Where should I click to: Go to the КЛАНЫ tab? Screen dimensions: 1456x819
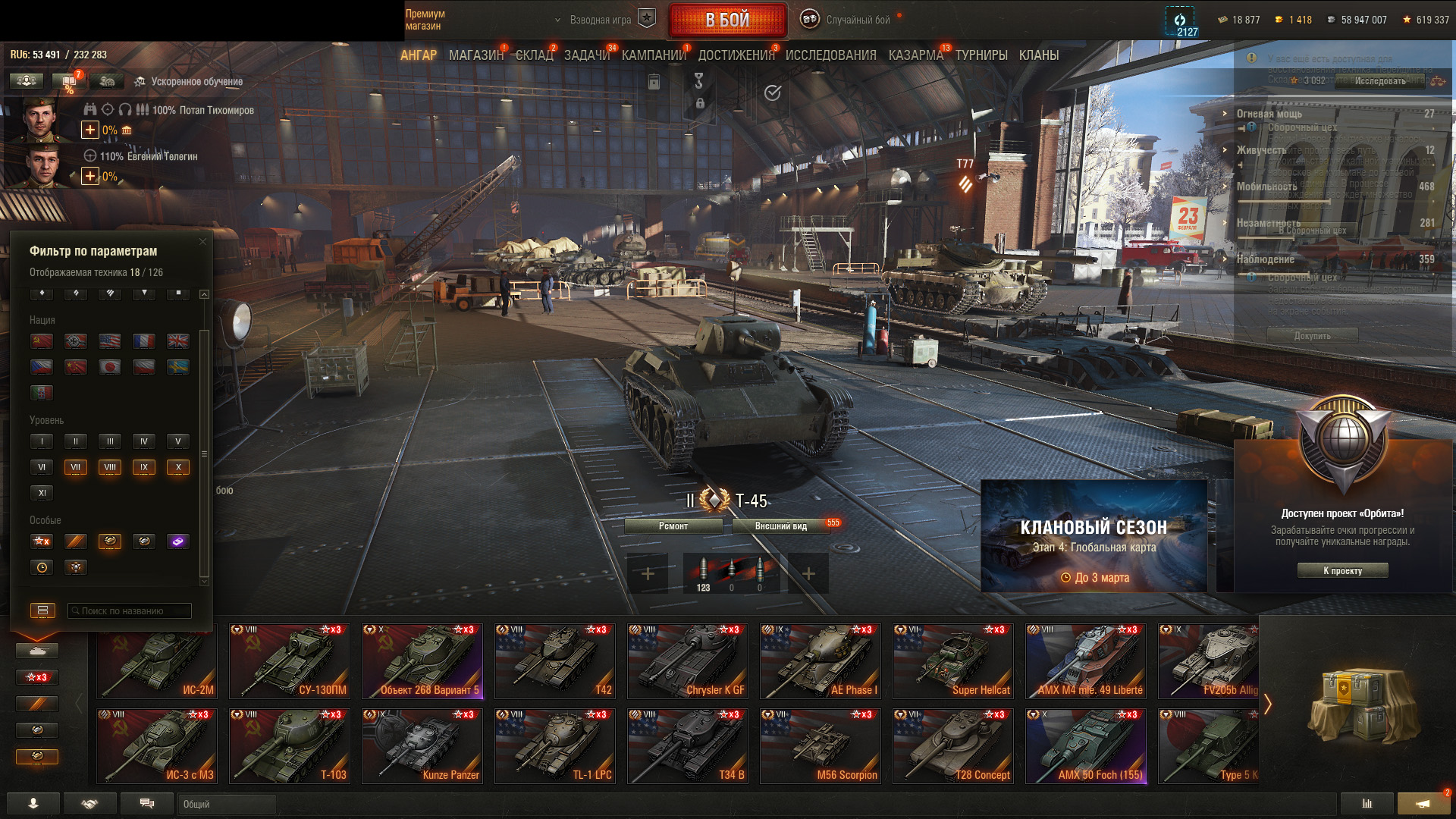pyautogui.click(x=1038, y=55)
